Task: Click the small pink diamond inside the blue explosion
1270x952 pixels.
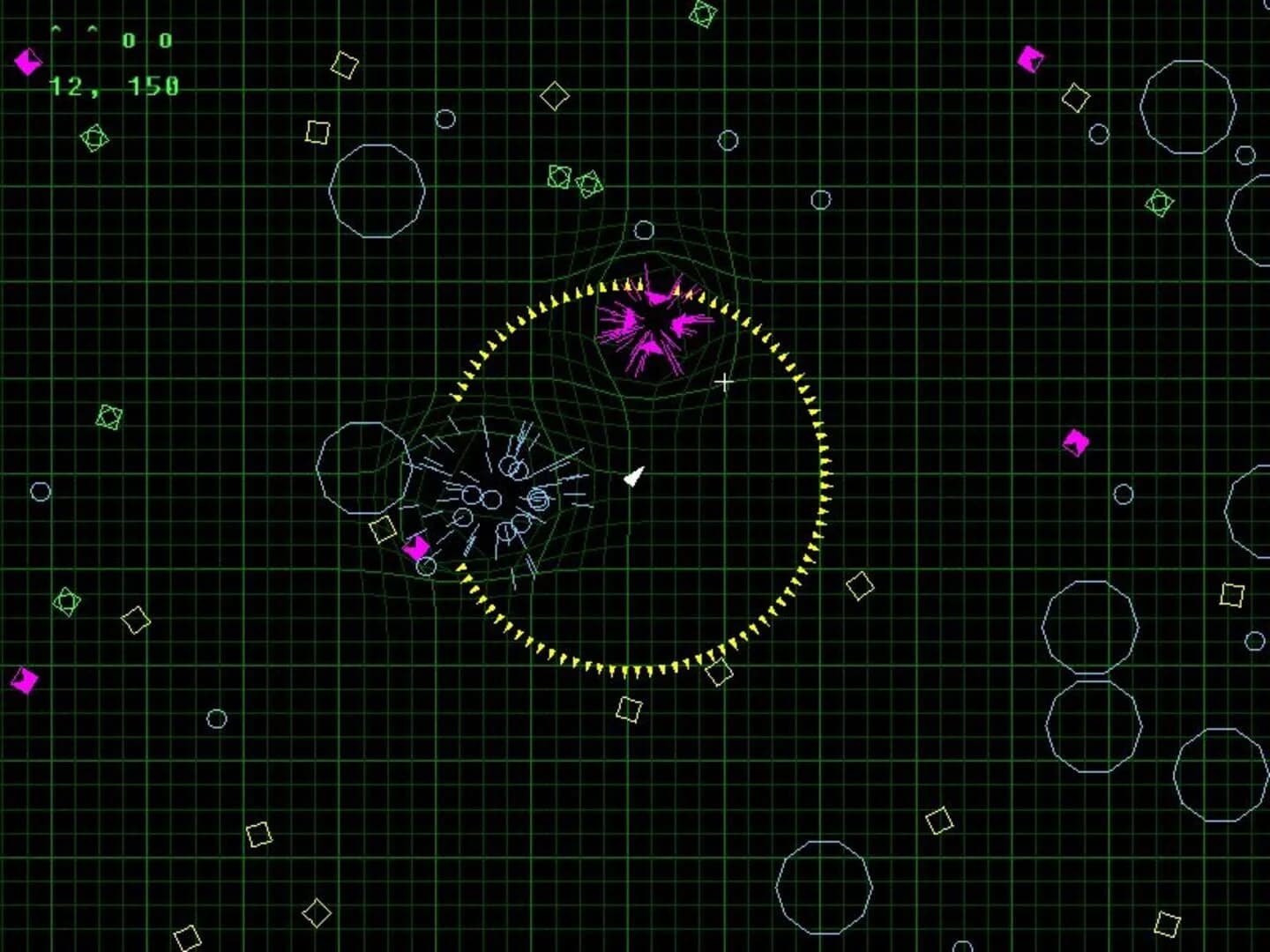Action: coord(416,549)
